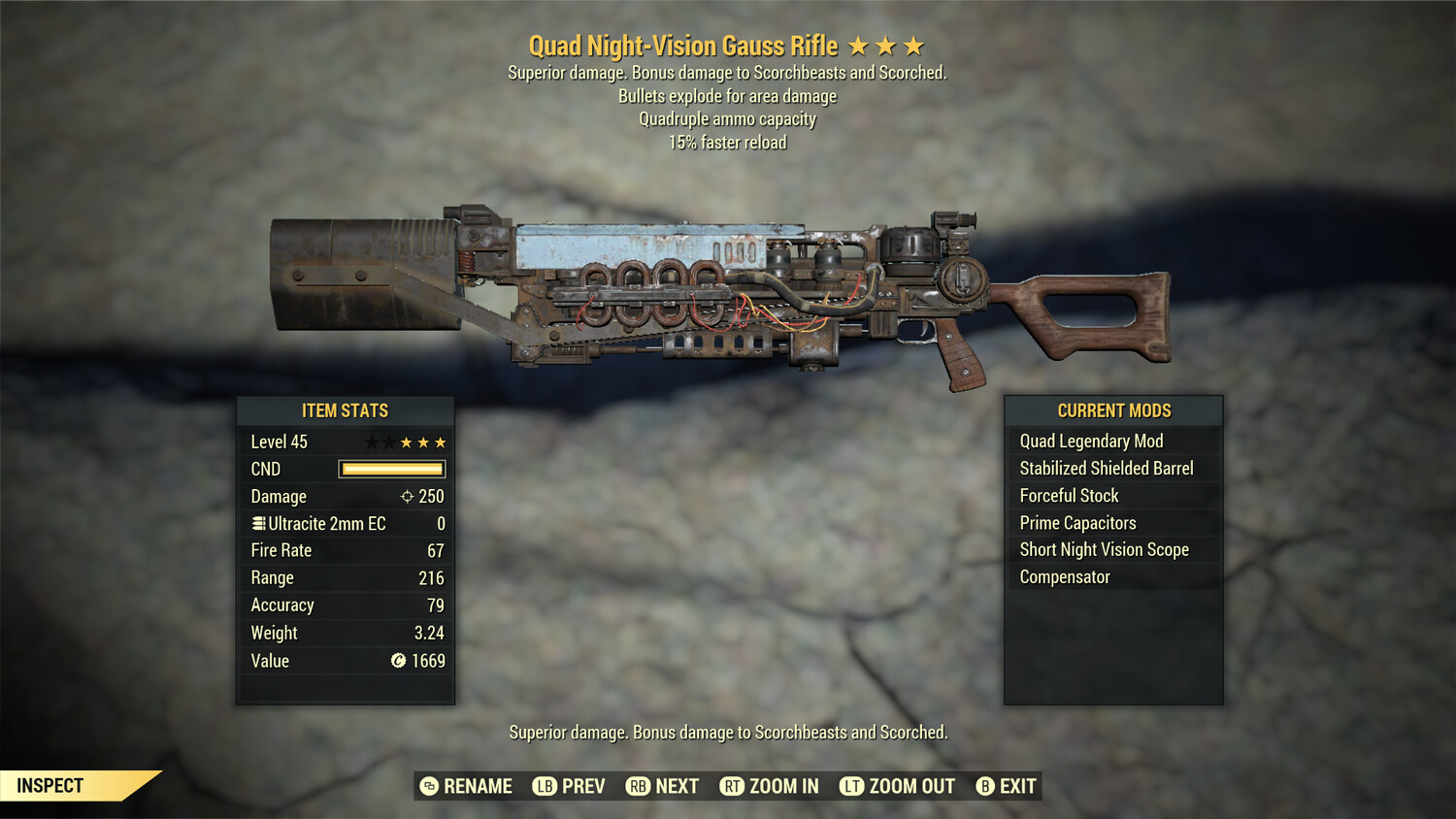1456x819 pixels.
Task: Click the crosshair icon beside Damage stat
Action: (x=406, y=496)
